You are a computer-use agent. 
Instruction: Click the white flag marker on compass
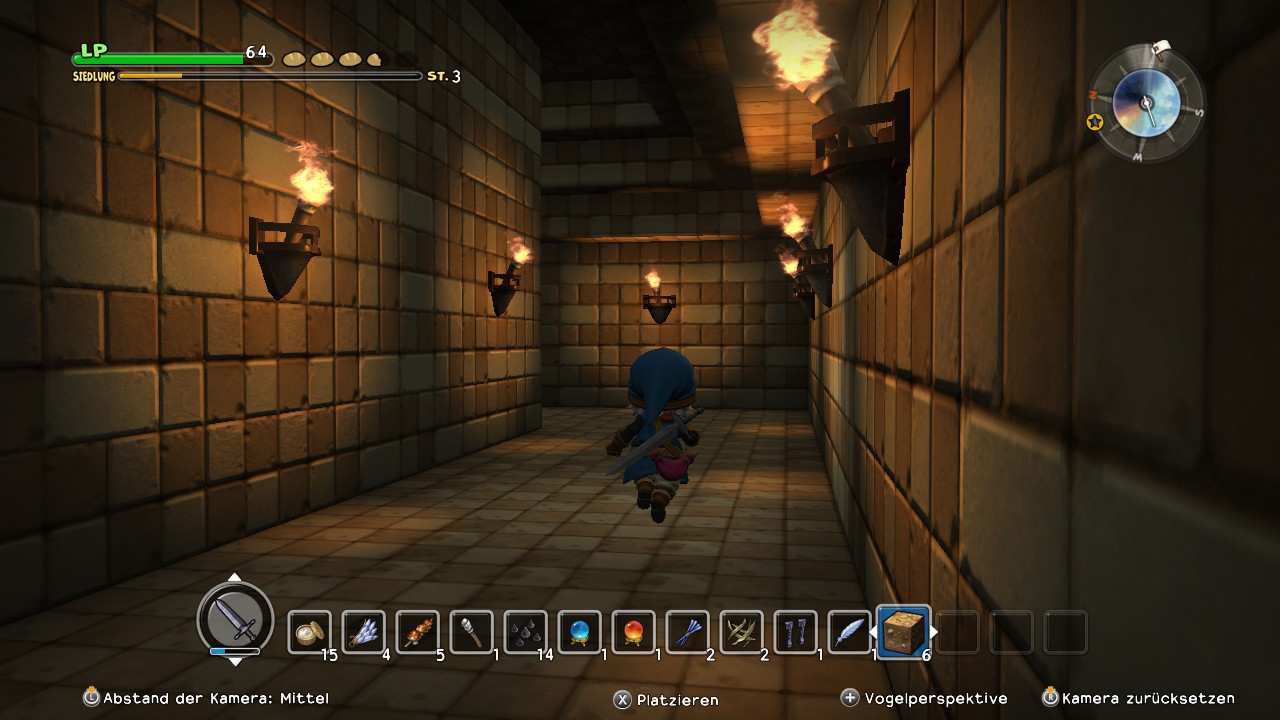pos(1162,48)
